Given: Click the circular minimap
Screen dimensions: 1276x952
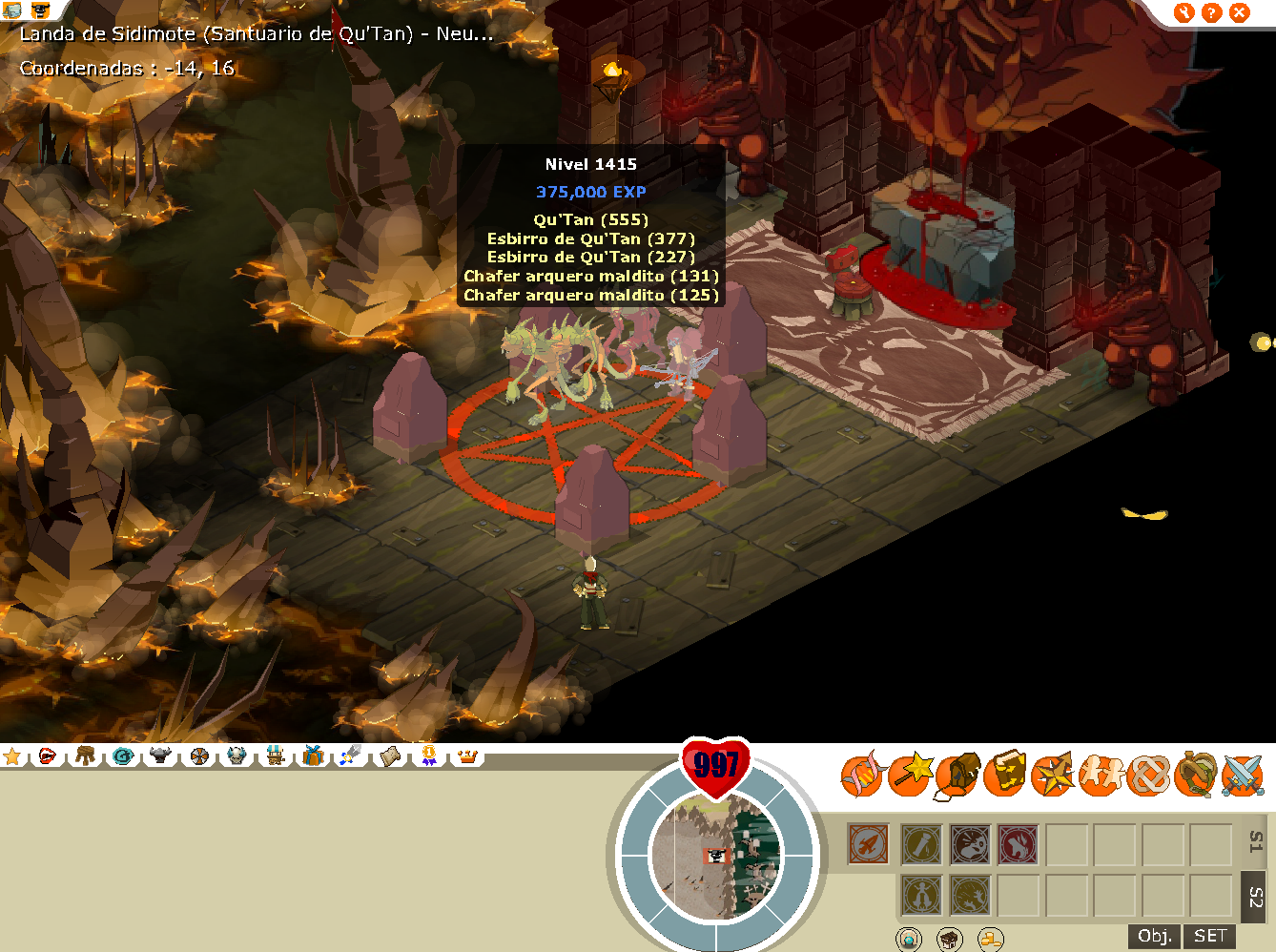Looking at the screenshot, I should pyautogui.click(x=715, y=856).
